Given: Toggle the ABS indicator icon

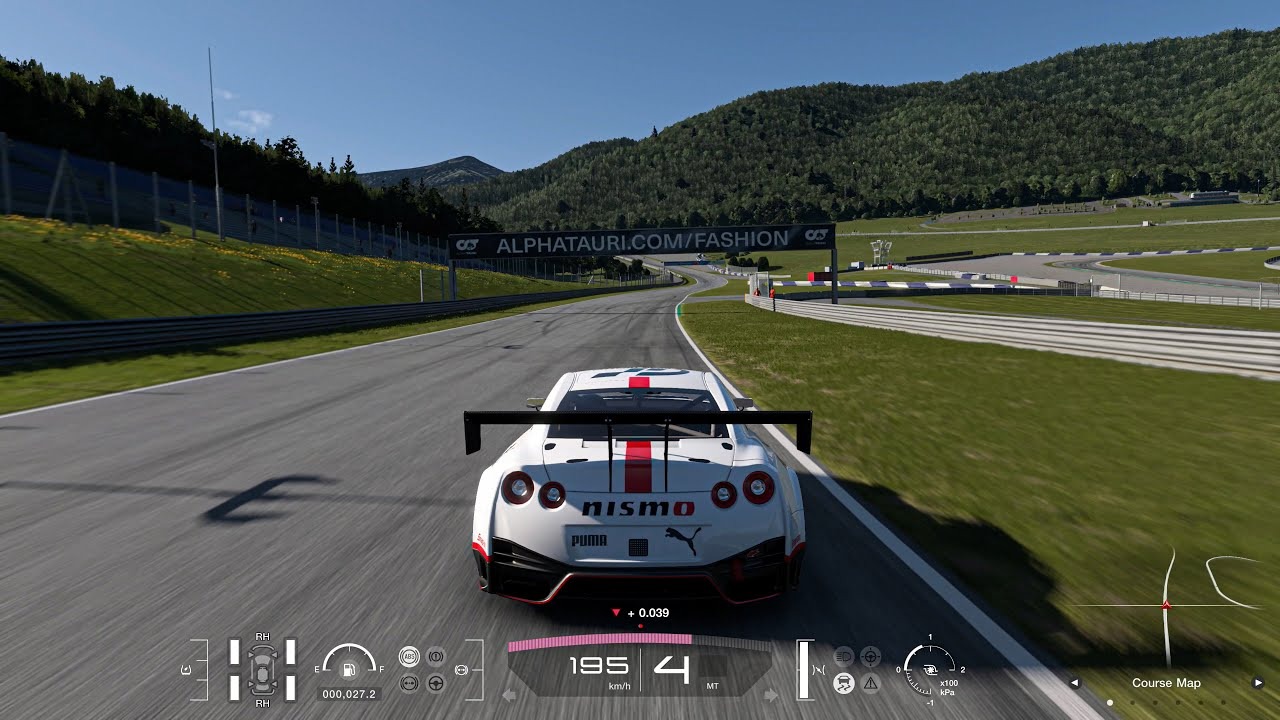Looking at the screenshot, I should click(409, 657).
